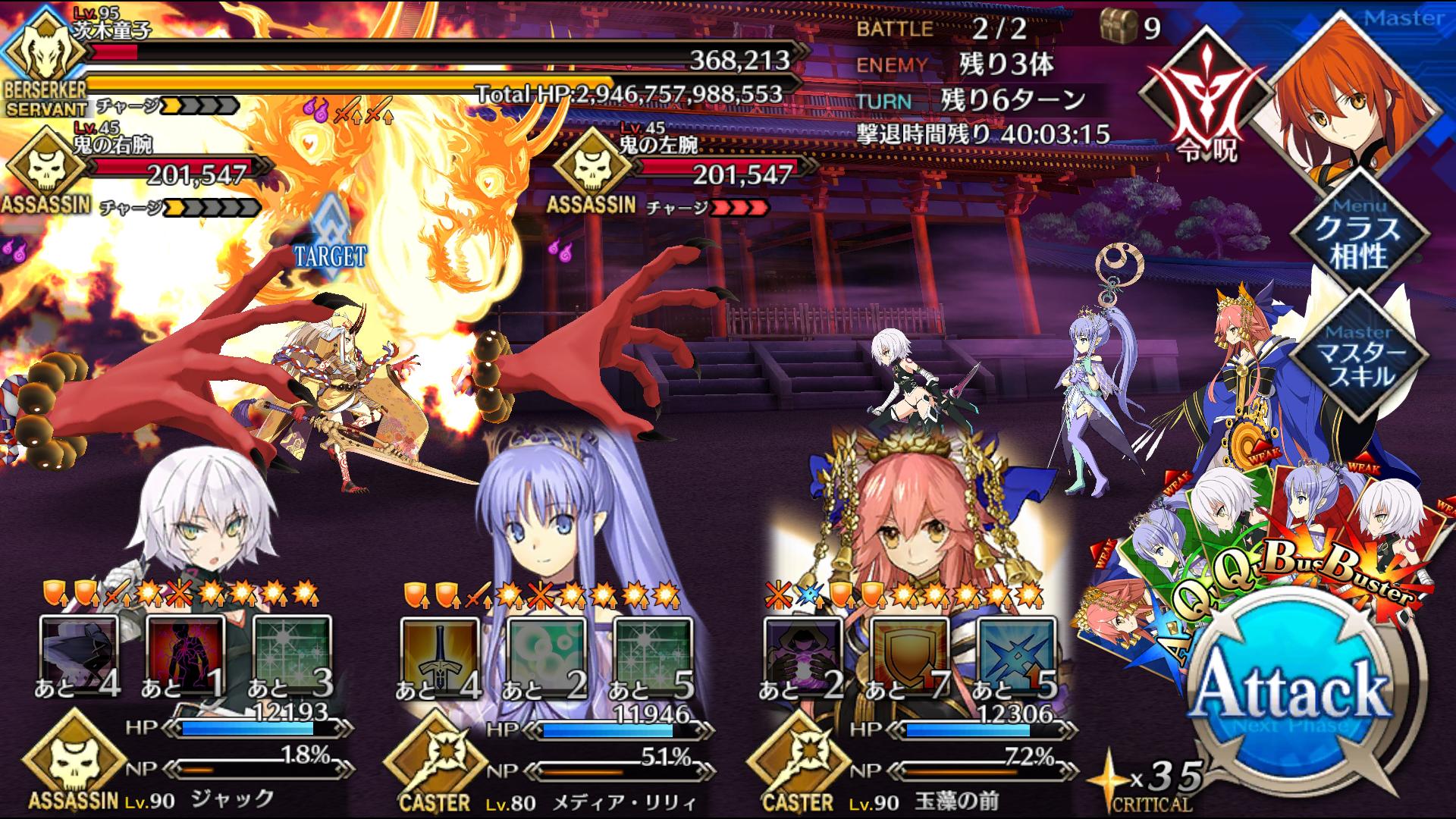Open the マスタースキル master skill panel
This screenshot has height=819, width=1456.
[1358, 356]
